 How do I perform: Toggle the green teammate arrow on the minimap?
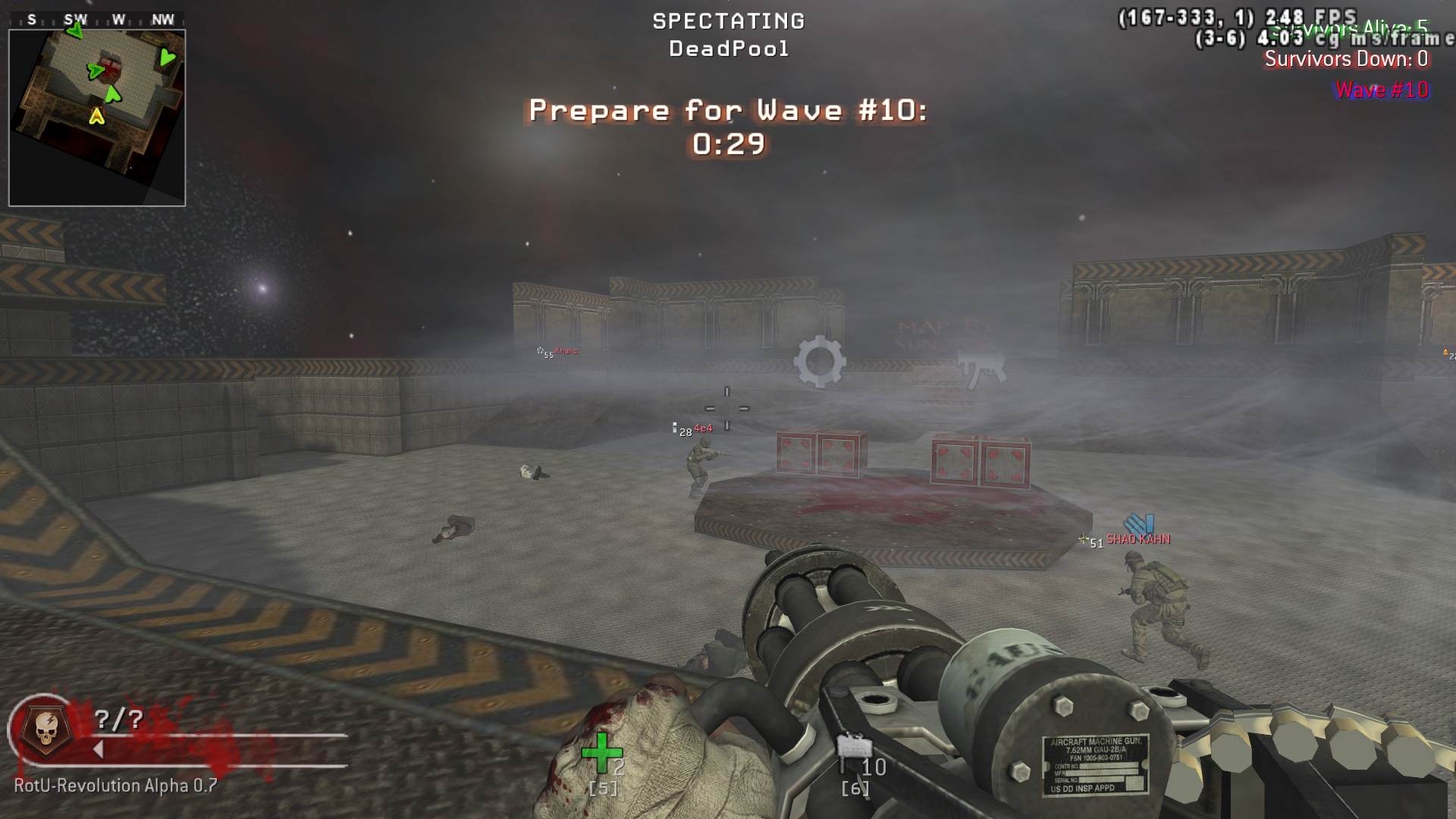point(113,96)
